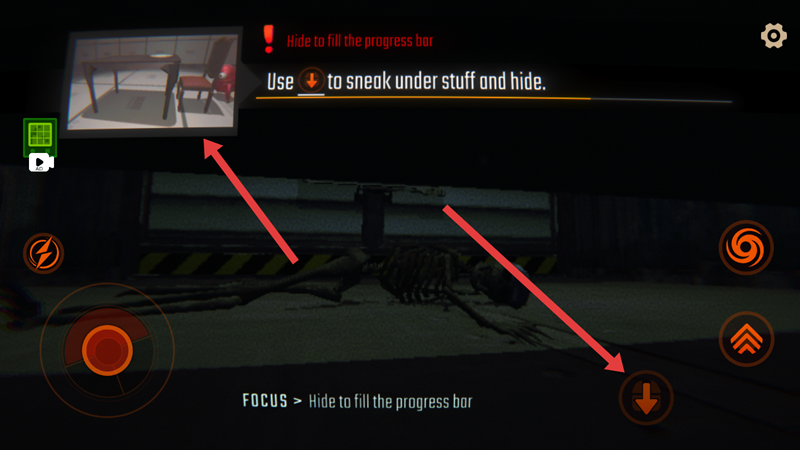
Task: Open the settings gear menu
Action: (774, 36)
